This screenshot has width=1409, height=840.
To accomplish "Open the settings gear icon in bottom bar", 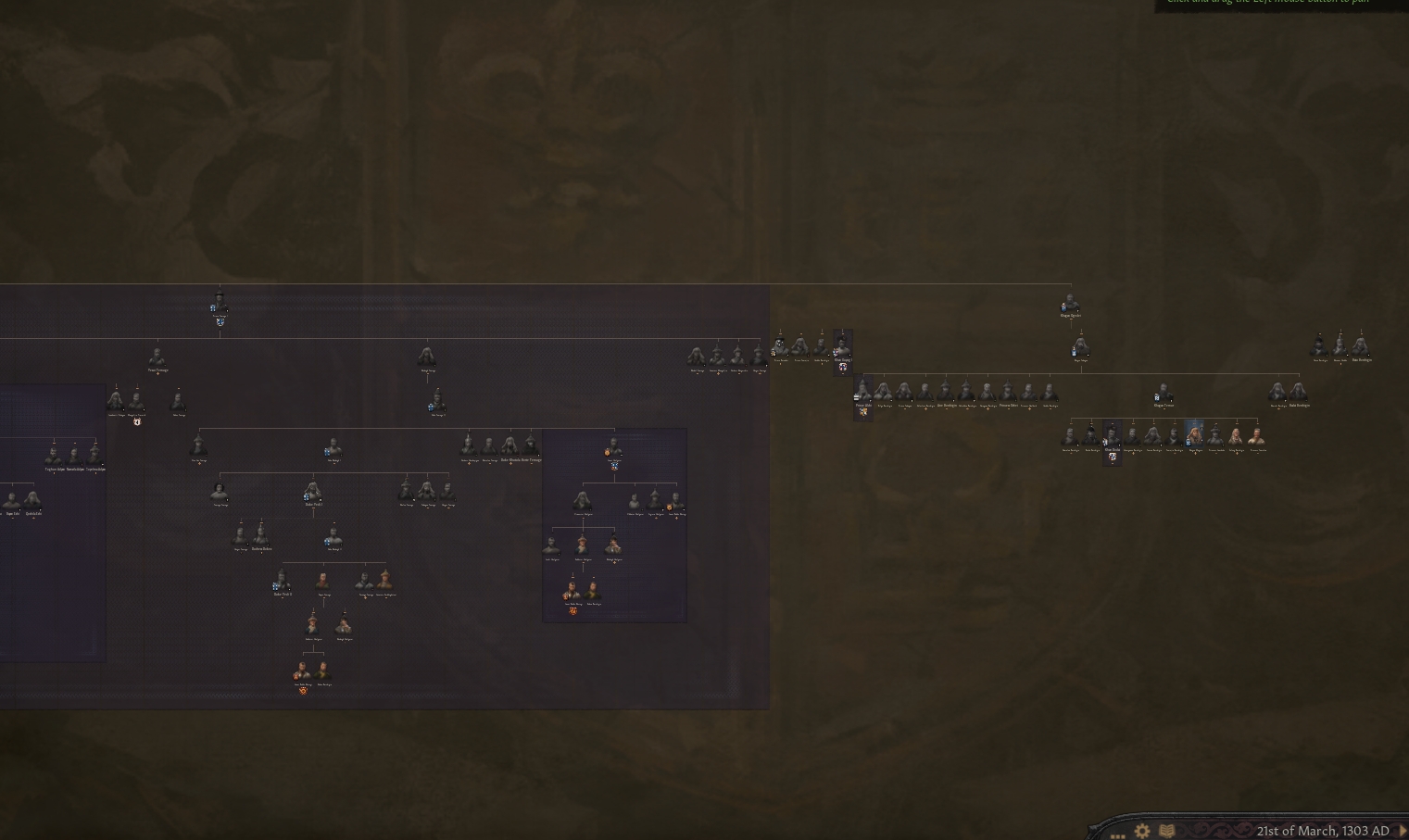I will [x=1142, y=830].
